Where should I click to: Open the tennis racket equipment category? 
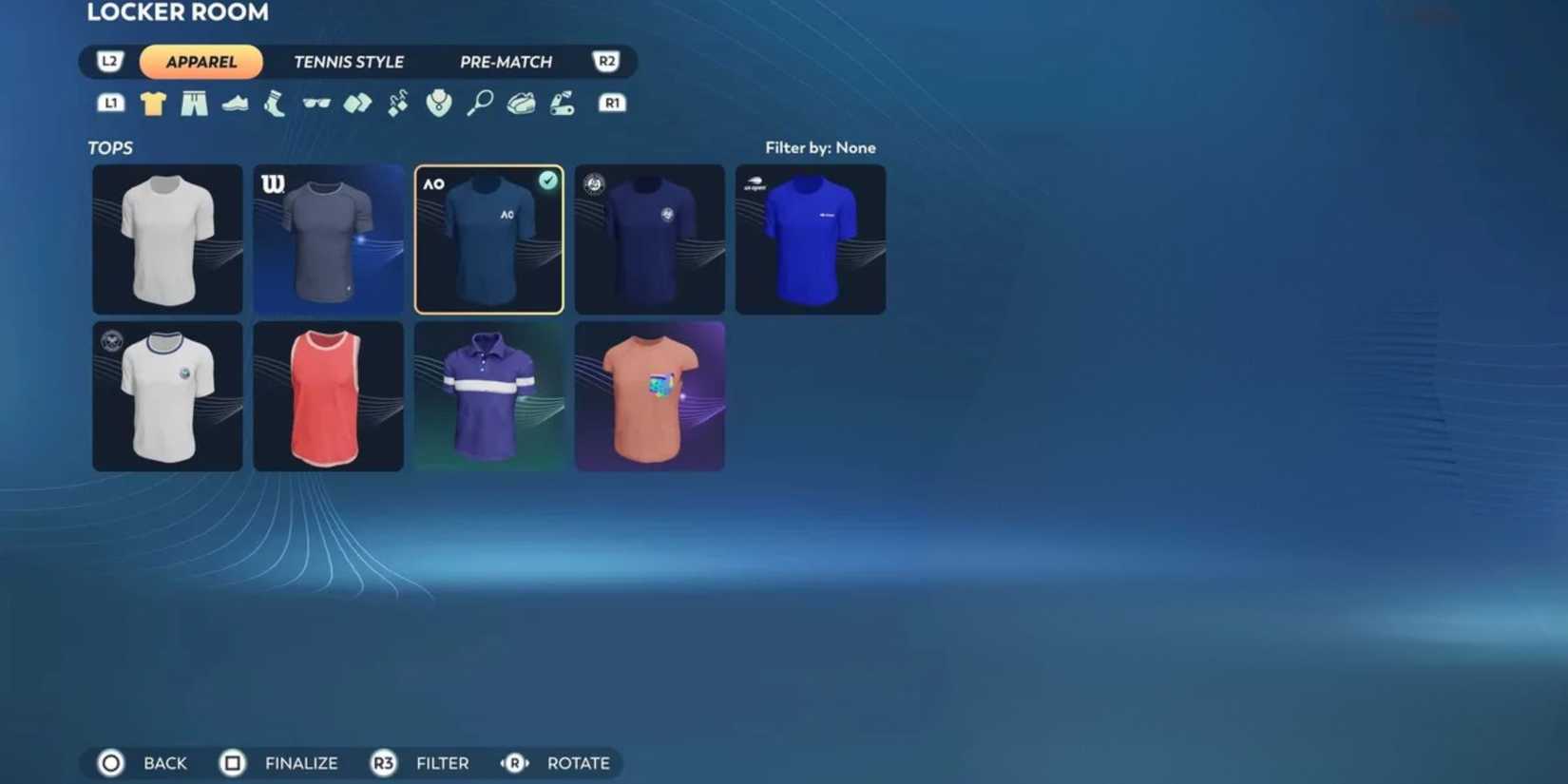click(x=480, y=103)
